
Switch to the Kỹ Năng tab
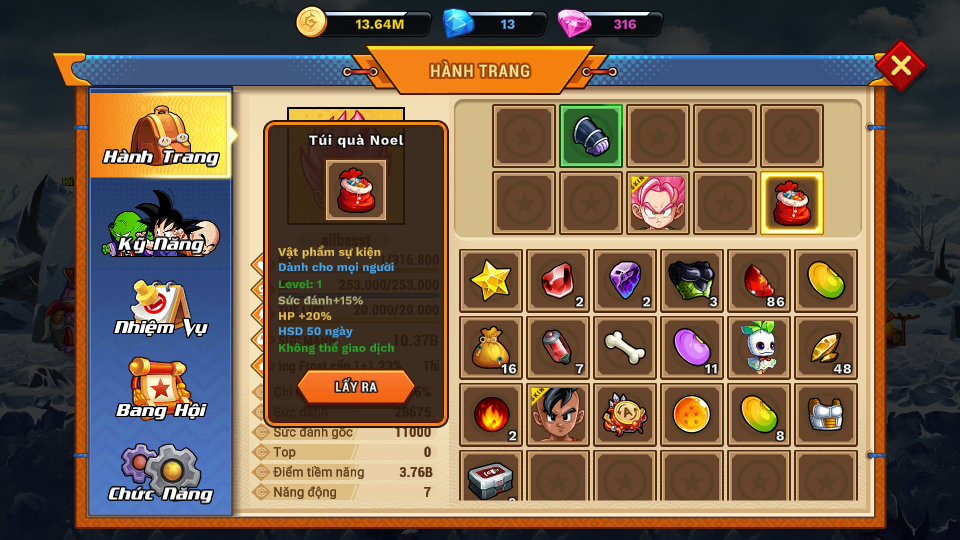pyautogui.click(x=161, y=223)
